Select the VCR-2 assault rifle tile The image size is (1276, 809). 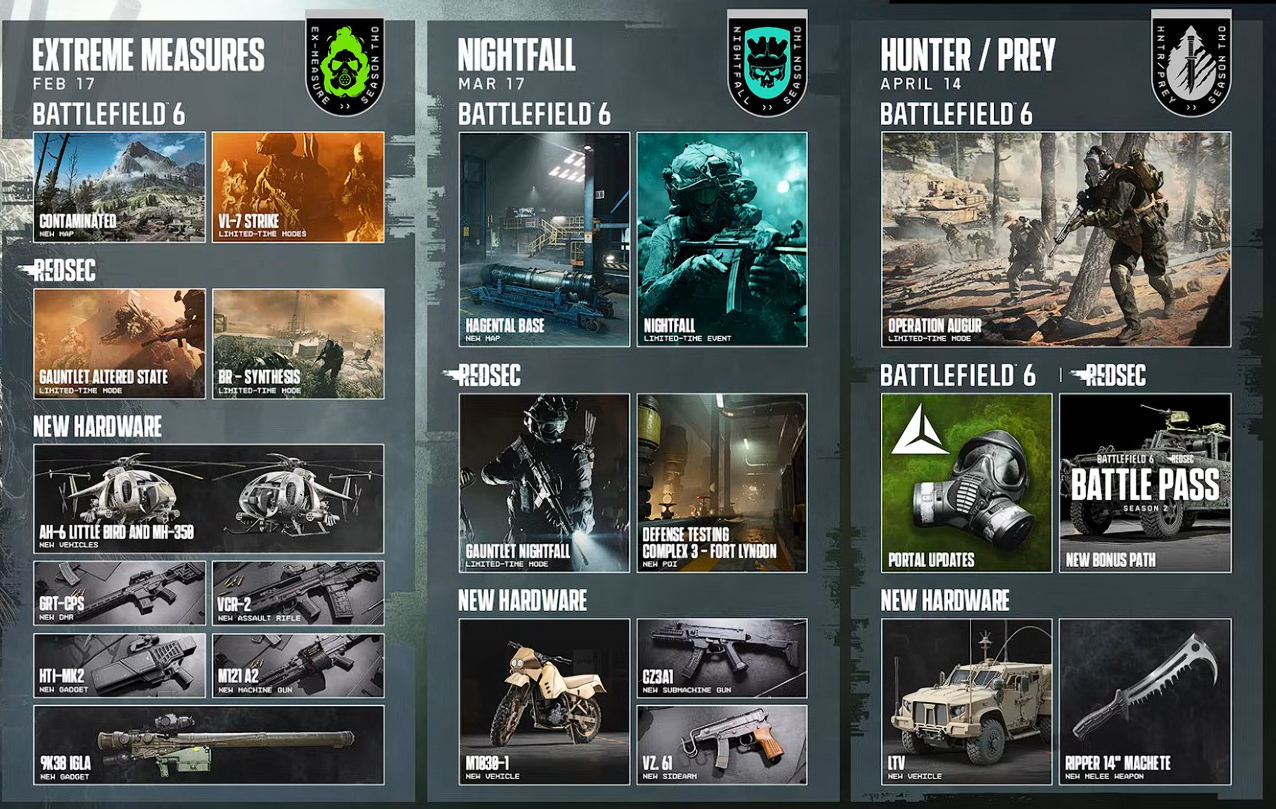(298, 592)
